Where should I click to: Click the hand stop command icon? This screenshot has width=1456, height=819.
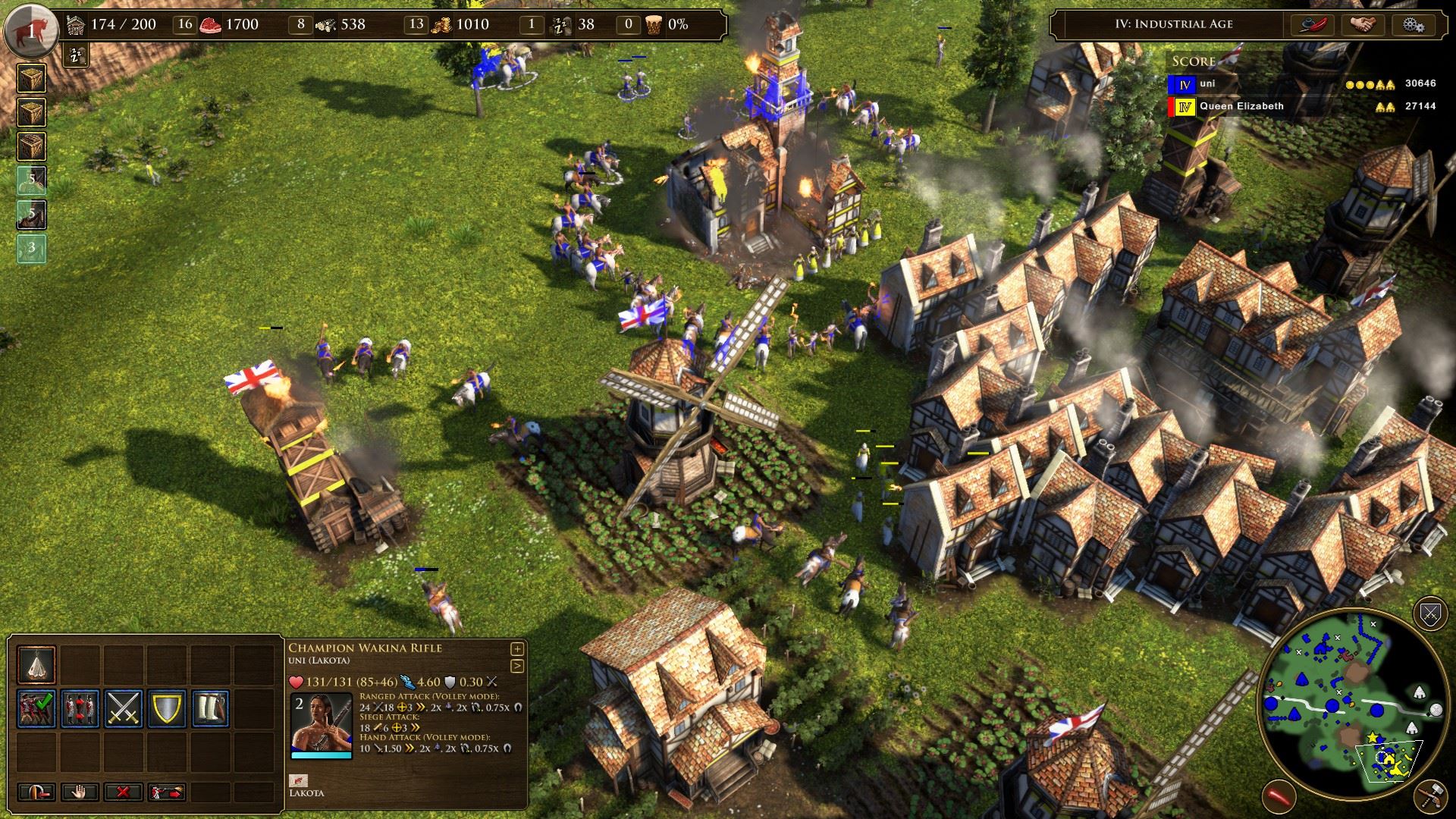click(80, 792)
